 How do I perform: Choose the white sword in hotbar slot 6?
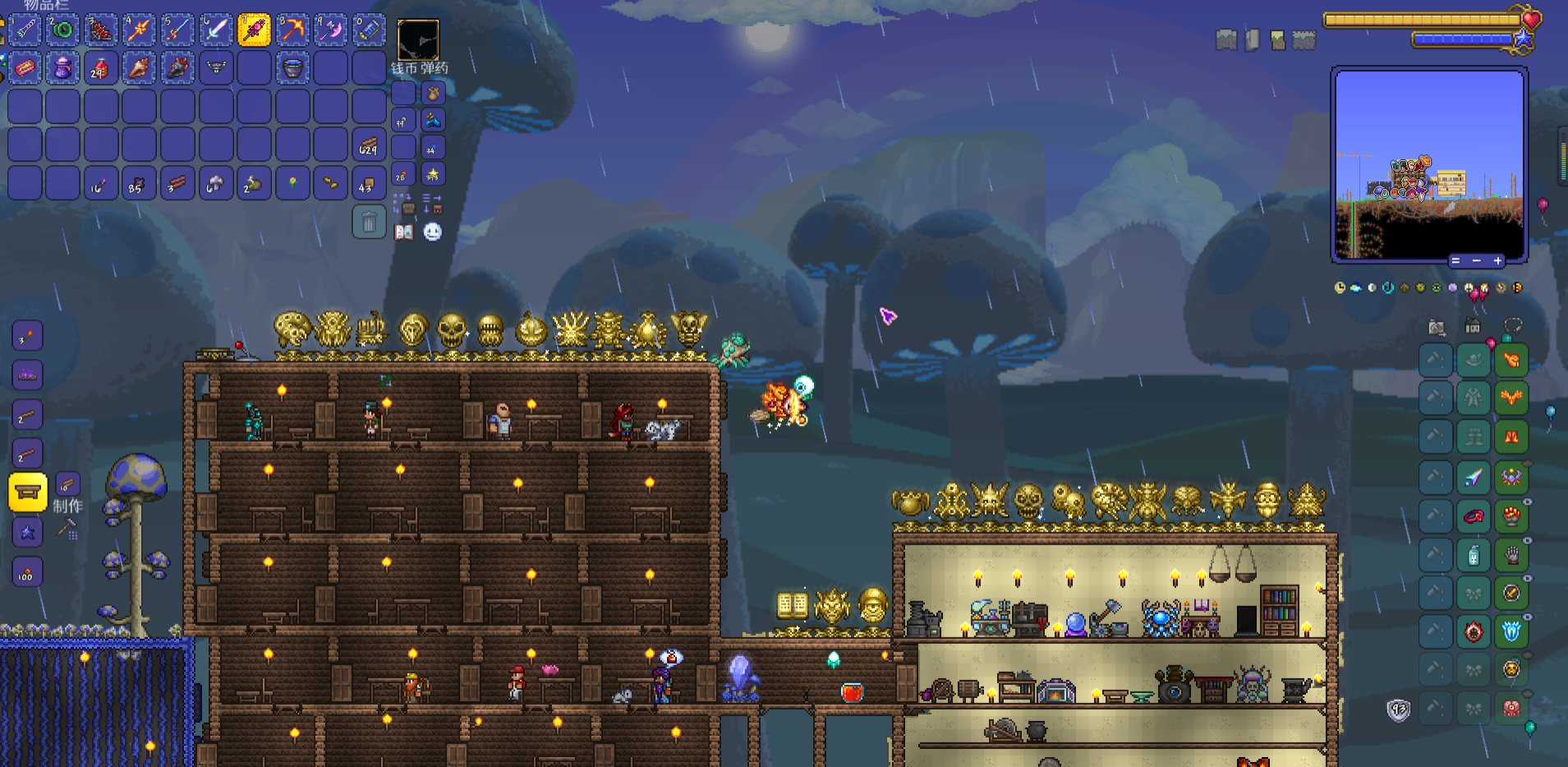click(x=215, y=30)
